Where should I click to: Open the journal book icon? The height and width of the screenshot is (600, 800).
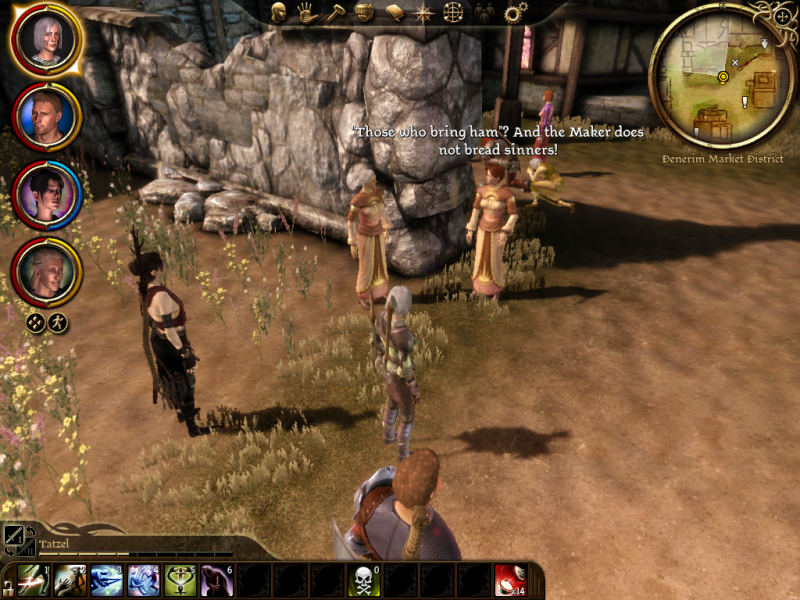[394, 13]
